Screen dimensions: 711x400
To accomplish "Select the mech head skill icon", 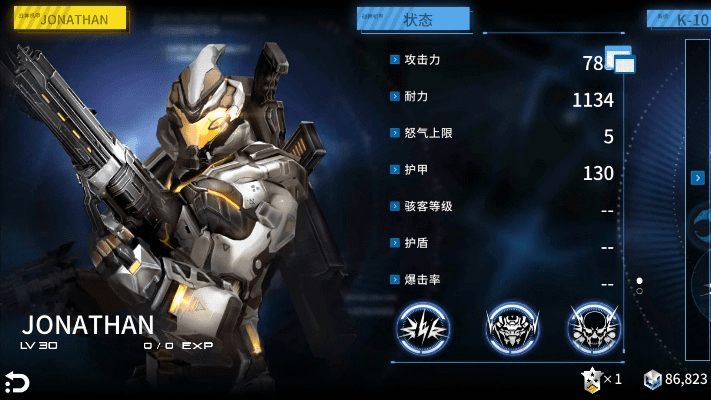I will (x=508, y=327).
